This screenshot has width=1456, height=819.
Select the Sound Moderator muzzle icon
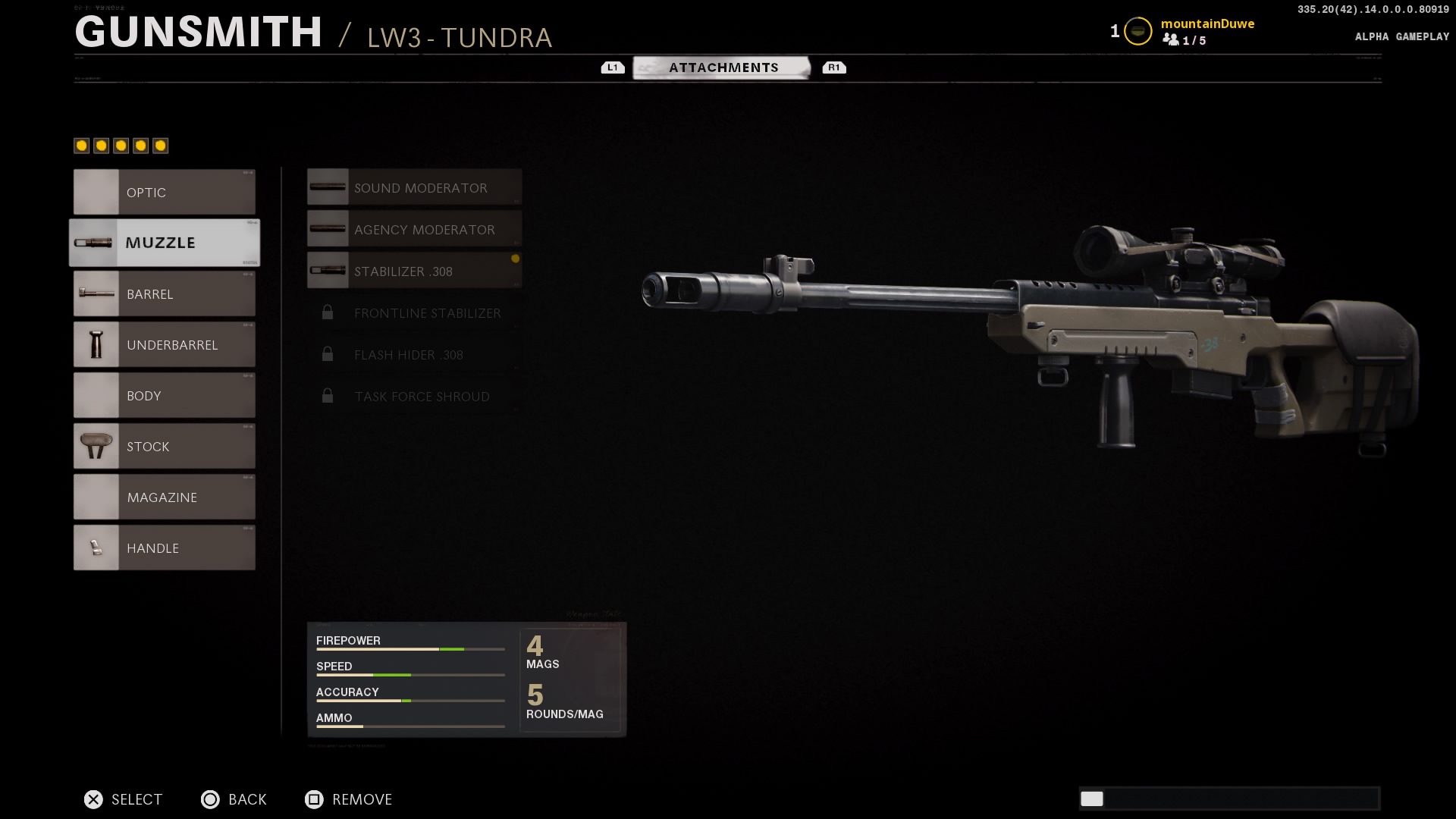328,187
